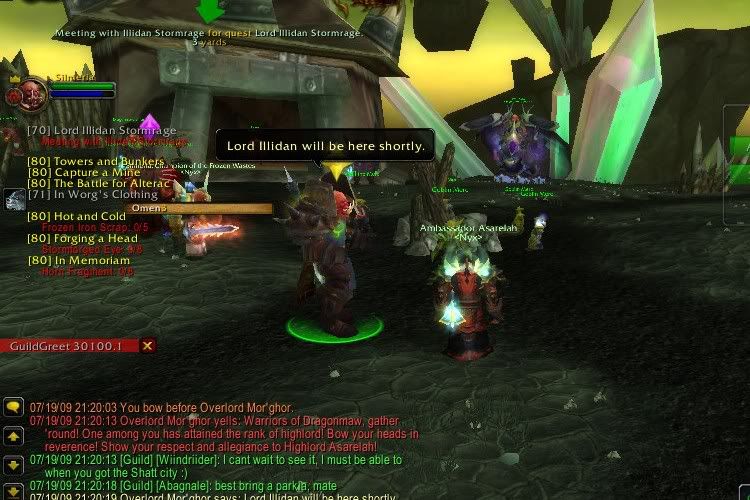Open the chat menu speech bubble button
Viewport: 750px width, 500px height.
(14, 407)
